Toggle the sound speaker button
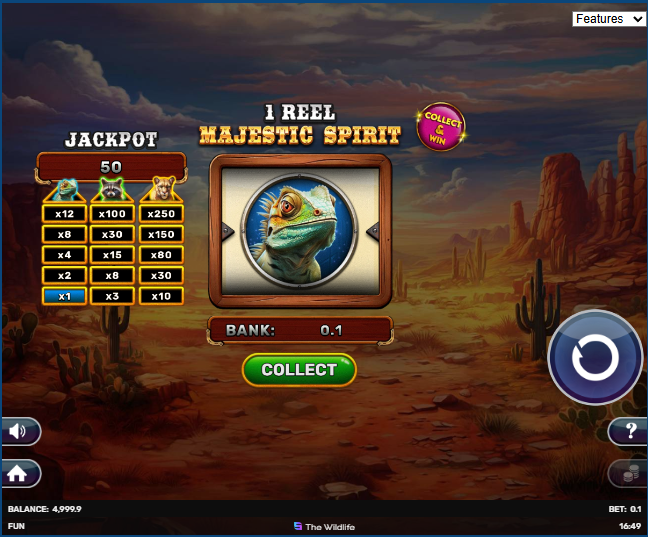This screenshot has height=537, width=648. [21, 431]
